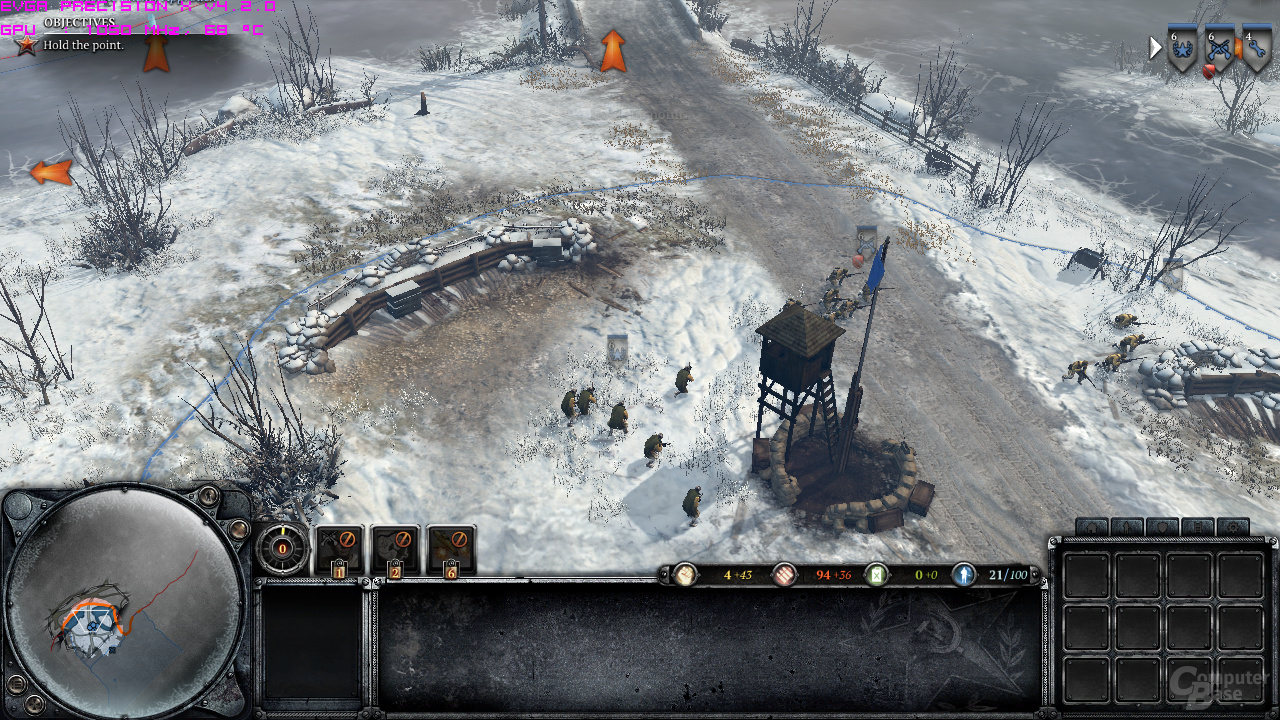
Task: Select the blue wrench engineer badge
Action: click(1256, 49)
